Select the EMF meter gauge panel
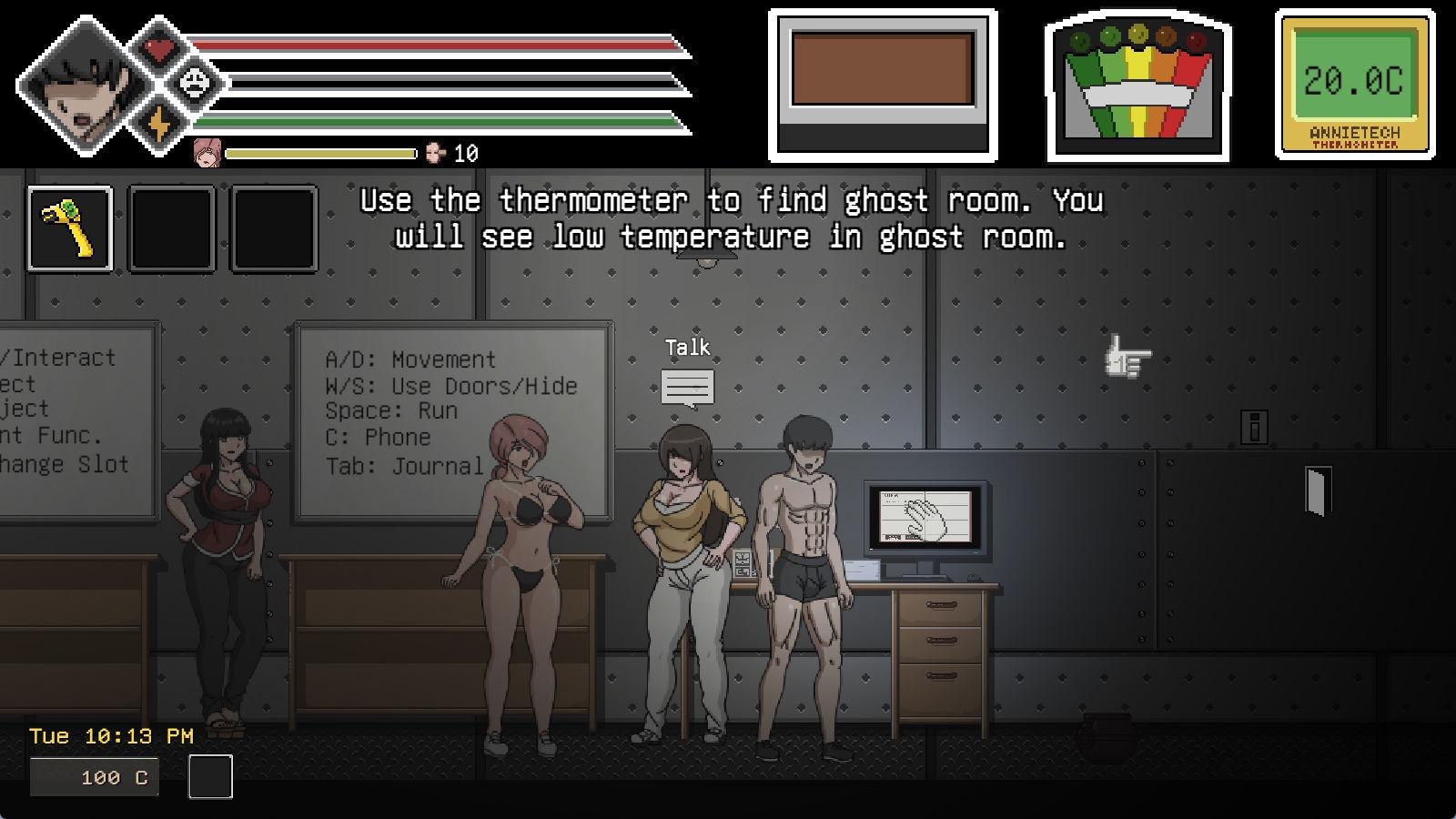 tap(1137, 87)
